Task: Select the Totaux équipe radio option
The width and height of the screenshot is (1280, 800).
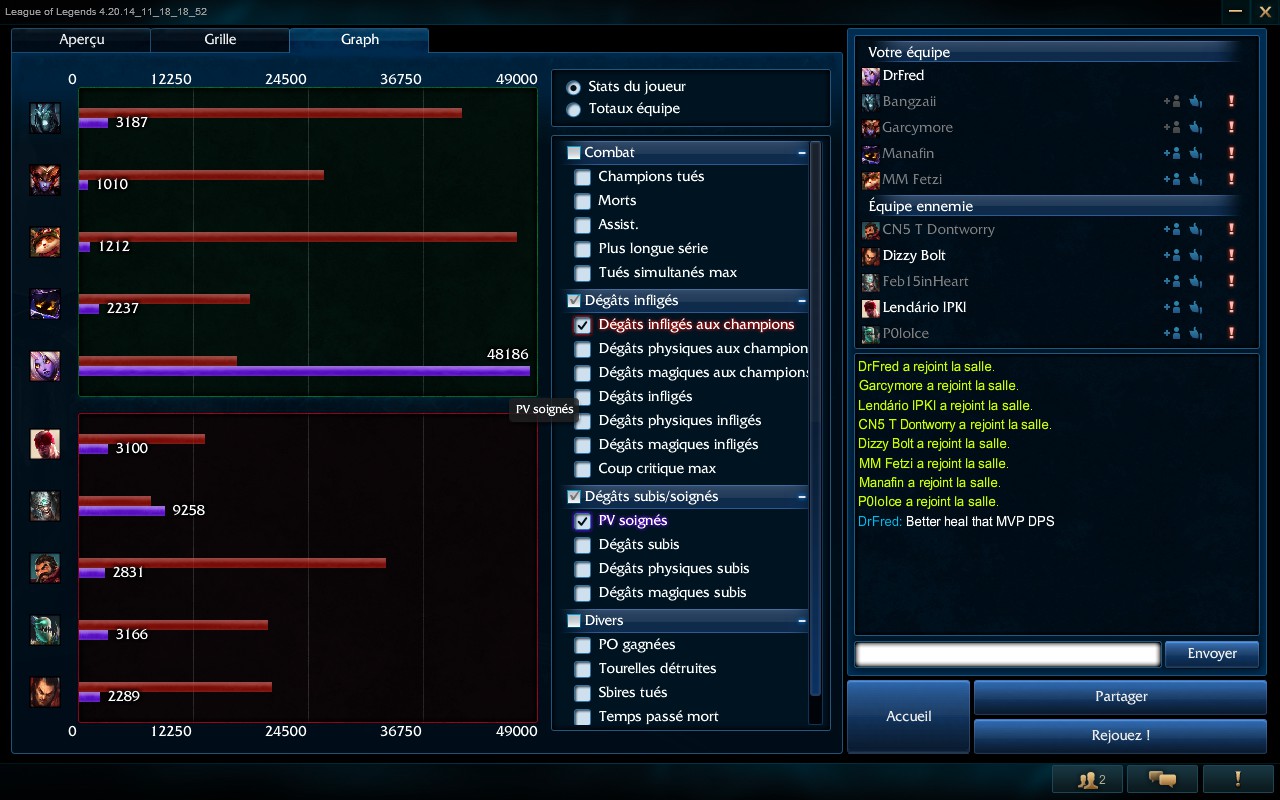Action: tap(574, 109)
